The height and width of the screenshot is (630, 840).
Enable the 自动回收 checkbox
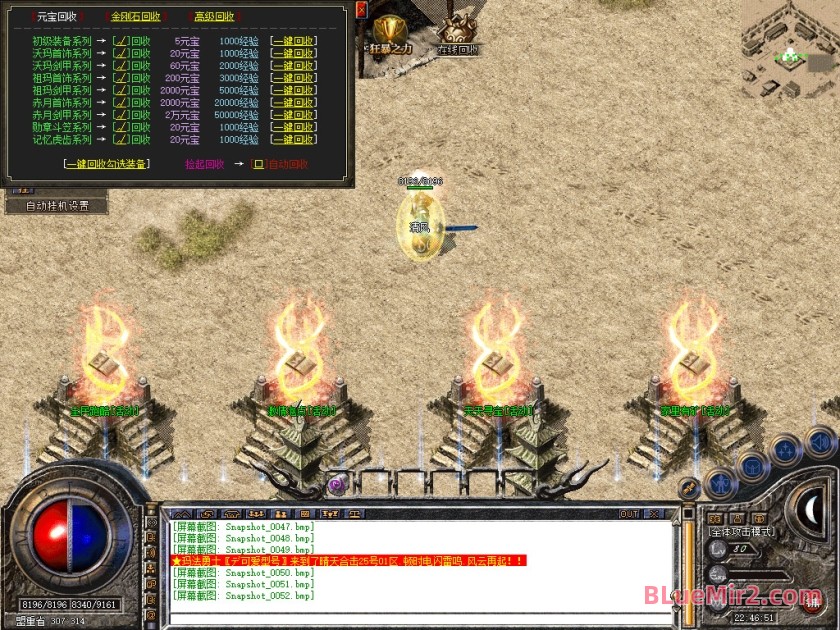(257, 164)
